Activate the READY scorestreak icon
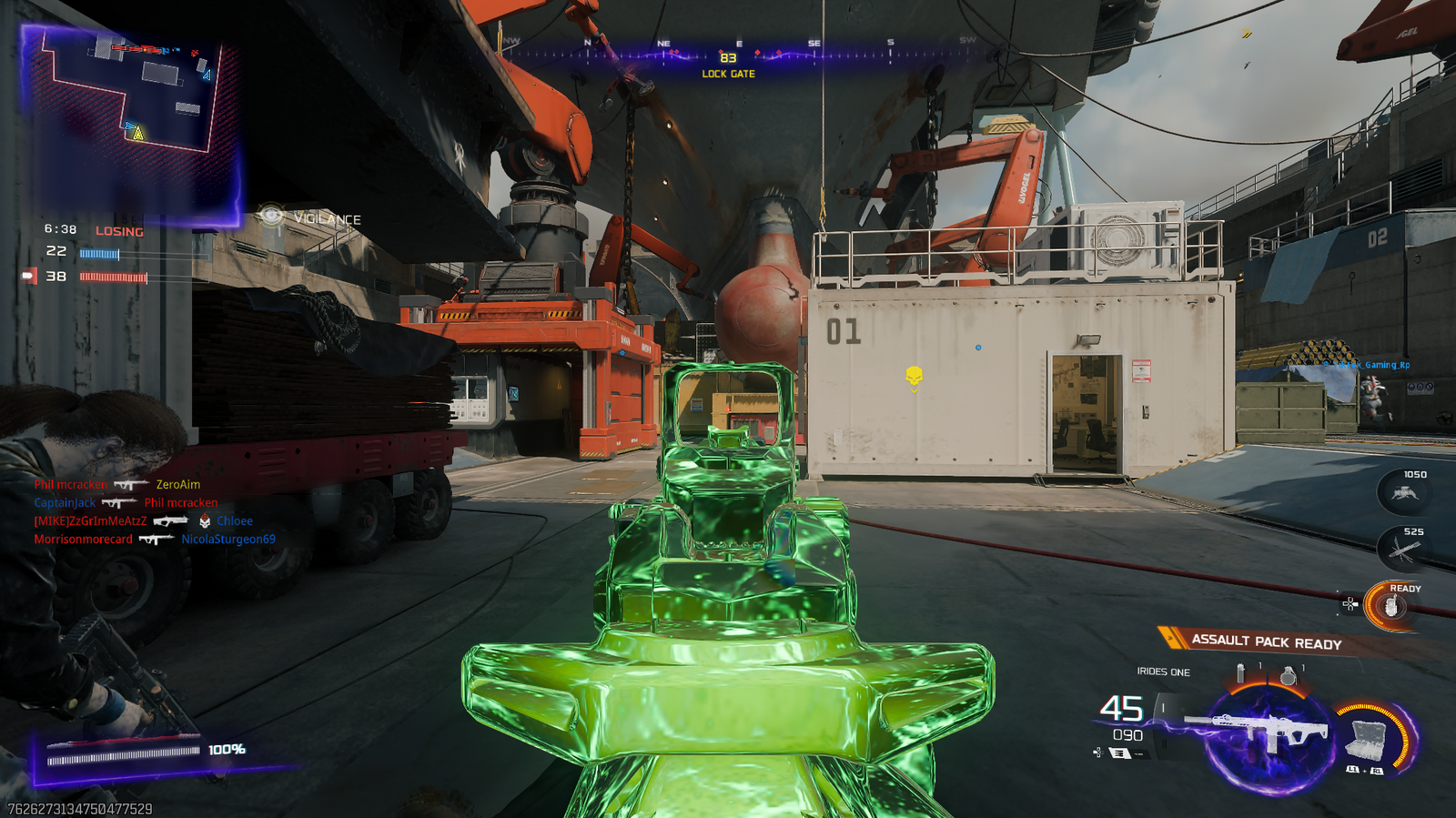This screenshot has width=1456, height=818. point(1391,607)
